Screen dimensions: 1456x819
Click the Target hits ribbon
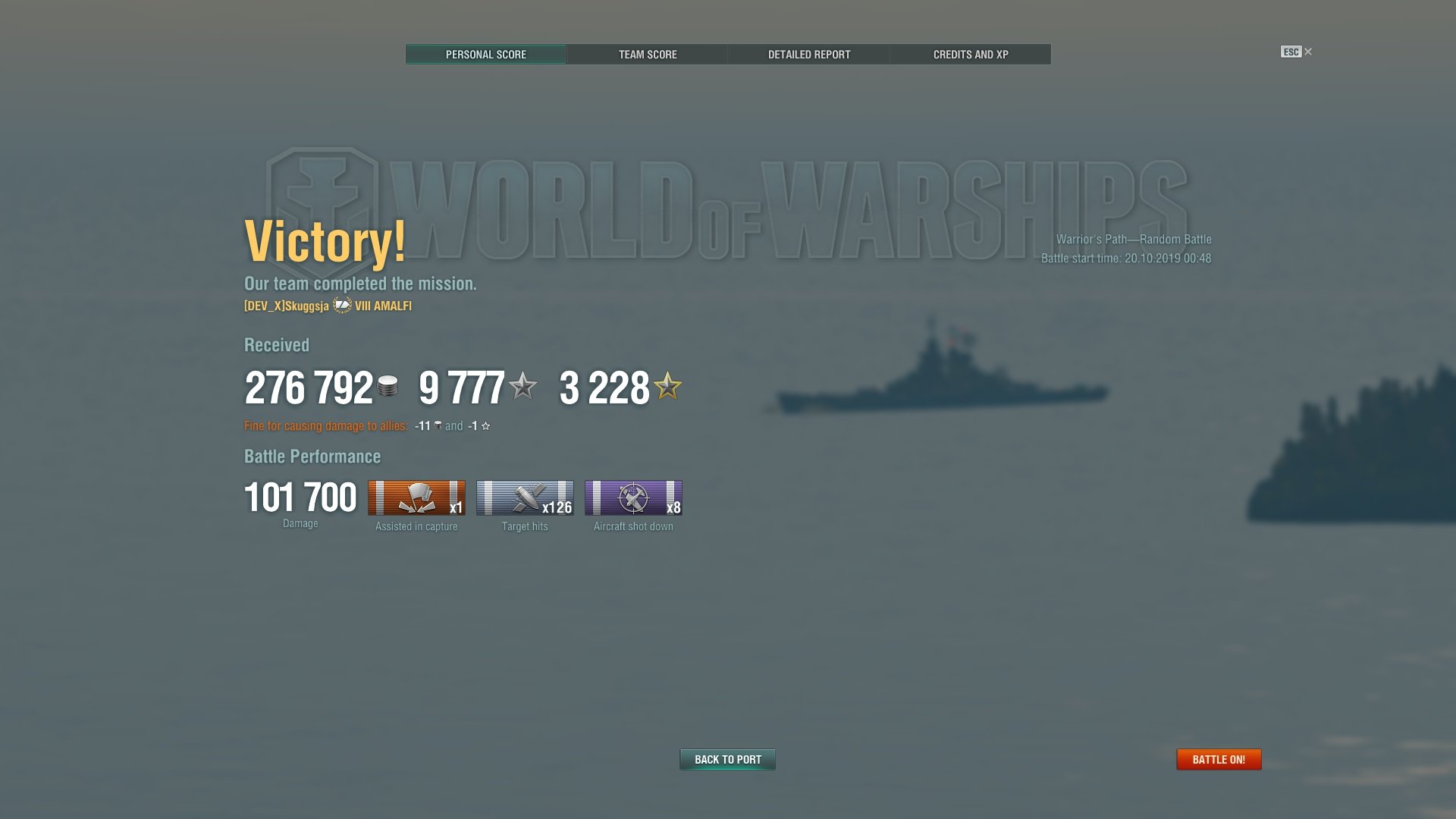click(x=525, y=498)
